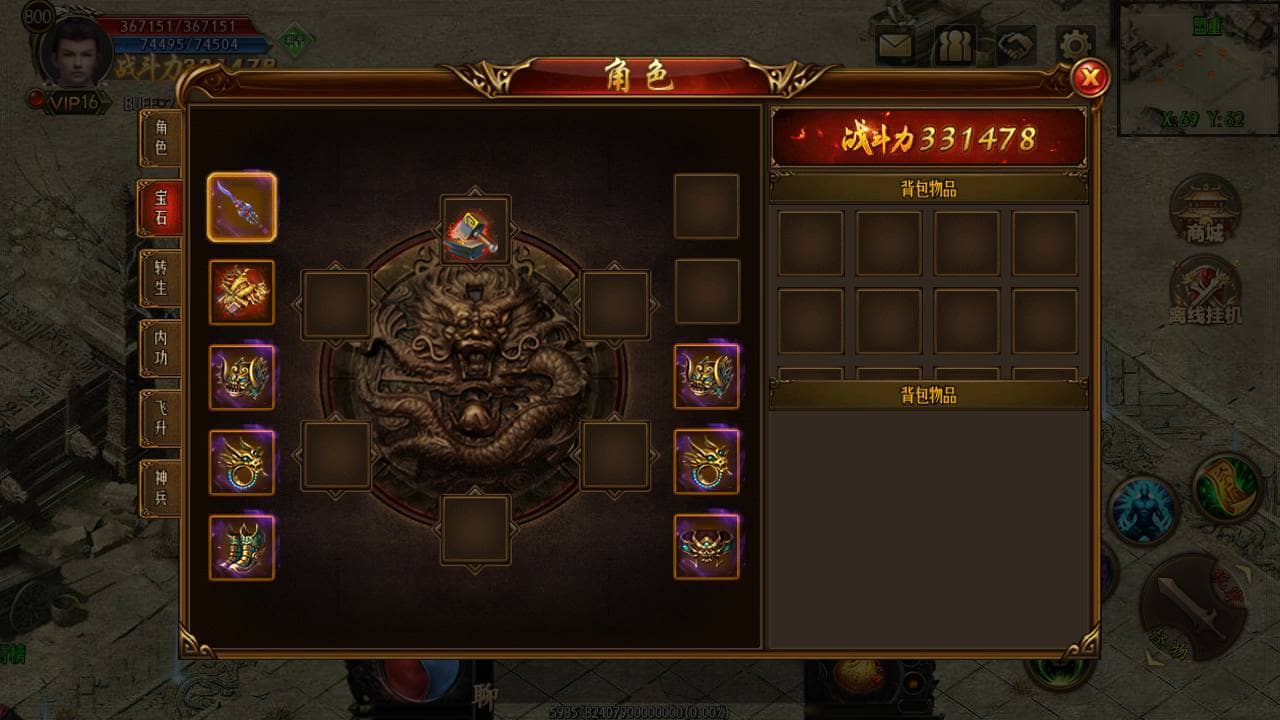Use the sword attack button
This screenshot has width=1280, height=720.
[1193, 605]
